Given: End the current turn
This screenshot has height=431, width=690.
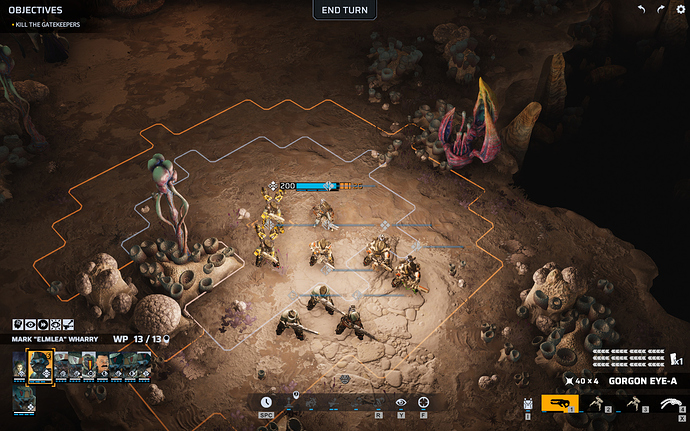Looking at the screenshot, I should pyautogui.click(x=345, y=10).
